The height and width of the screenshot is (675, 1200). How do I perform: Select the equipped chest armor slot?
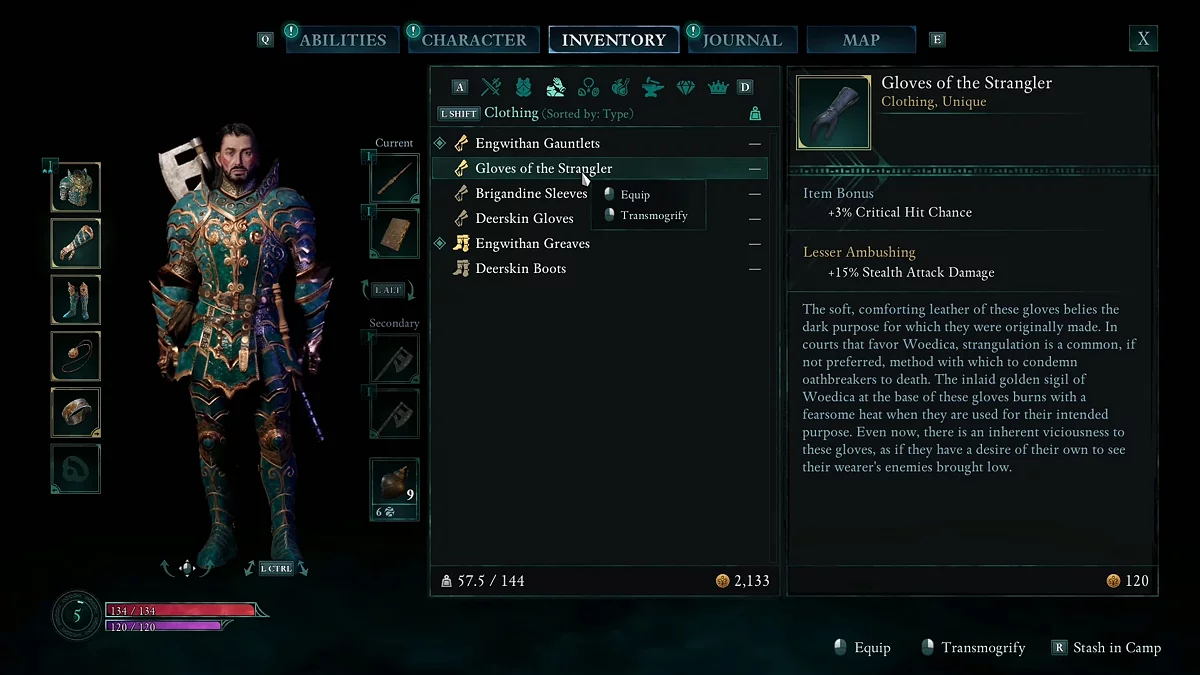(x=76, y=188)
